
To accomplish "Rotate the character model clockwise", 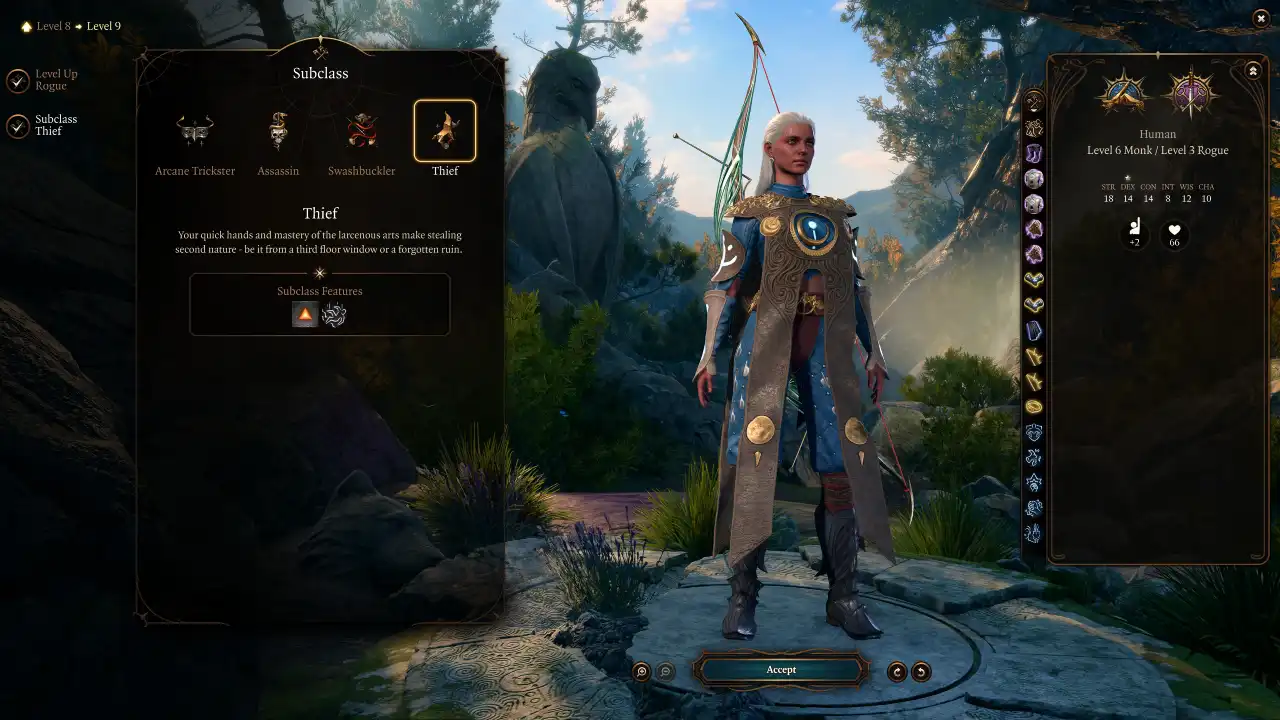I will 895,670.
